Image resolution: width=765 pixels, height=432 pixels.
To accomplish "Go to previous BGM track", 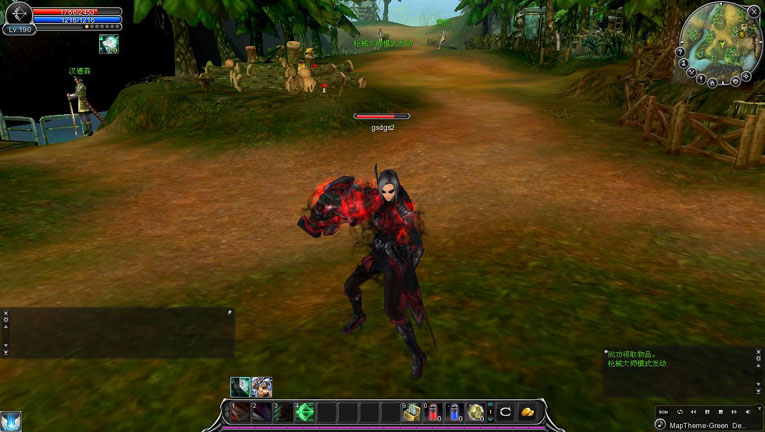I will click(x=694, y=411).
